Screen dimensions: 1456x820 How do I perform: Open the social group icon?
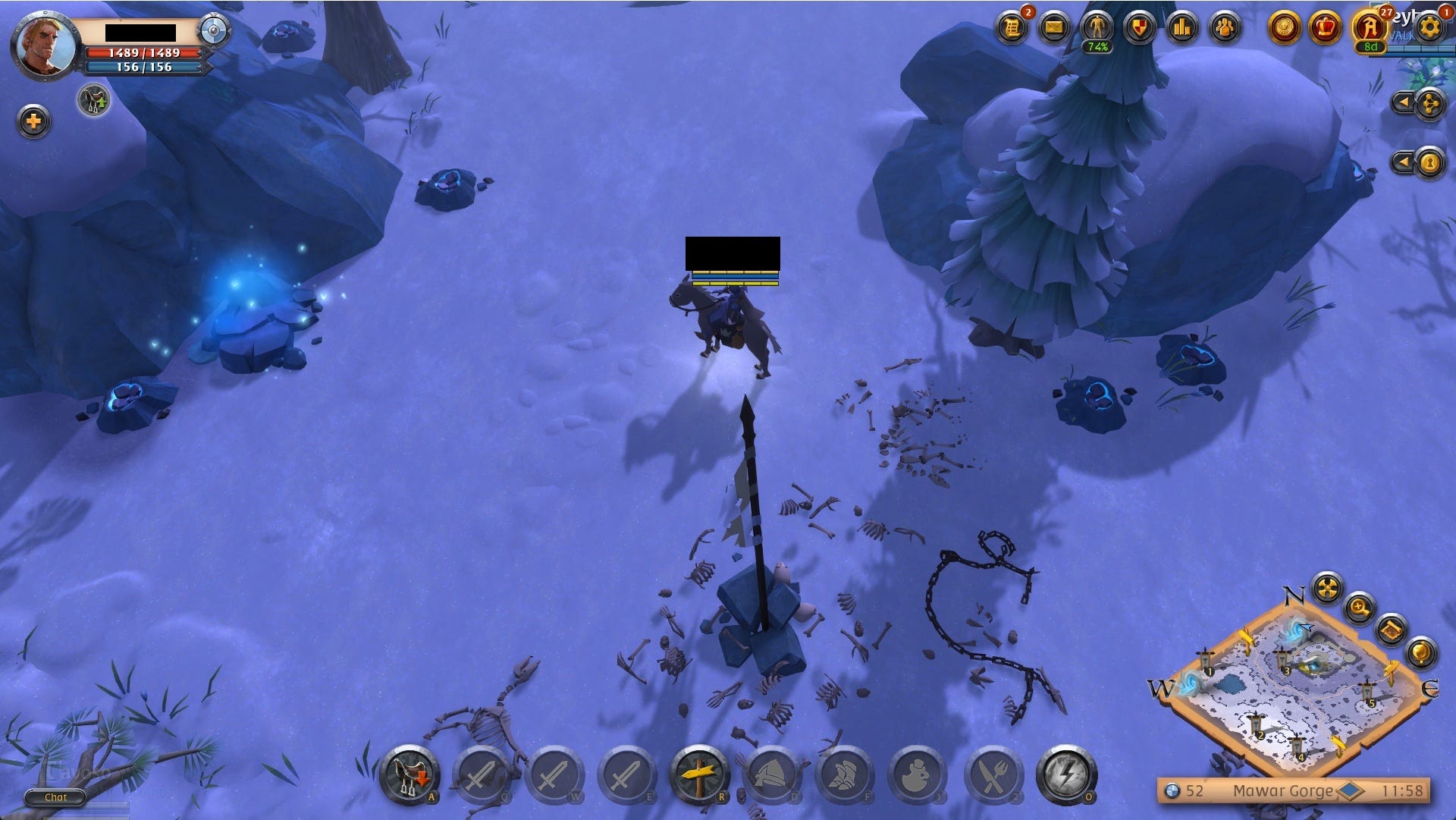coord(1224,29)
